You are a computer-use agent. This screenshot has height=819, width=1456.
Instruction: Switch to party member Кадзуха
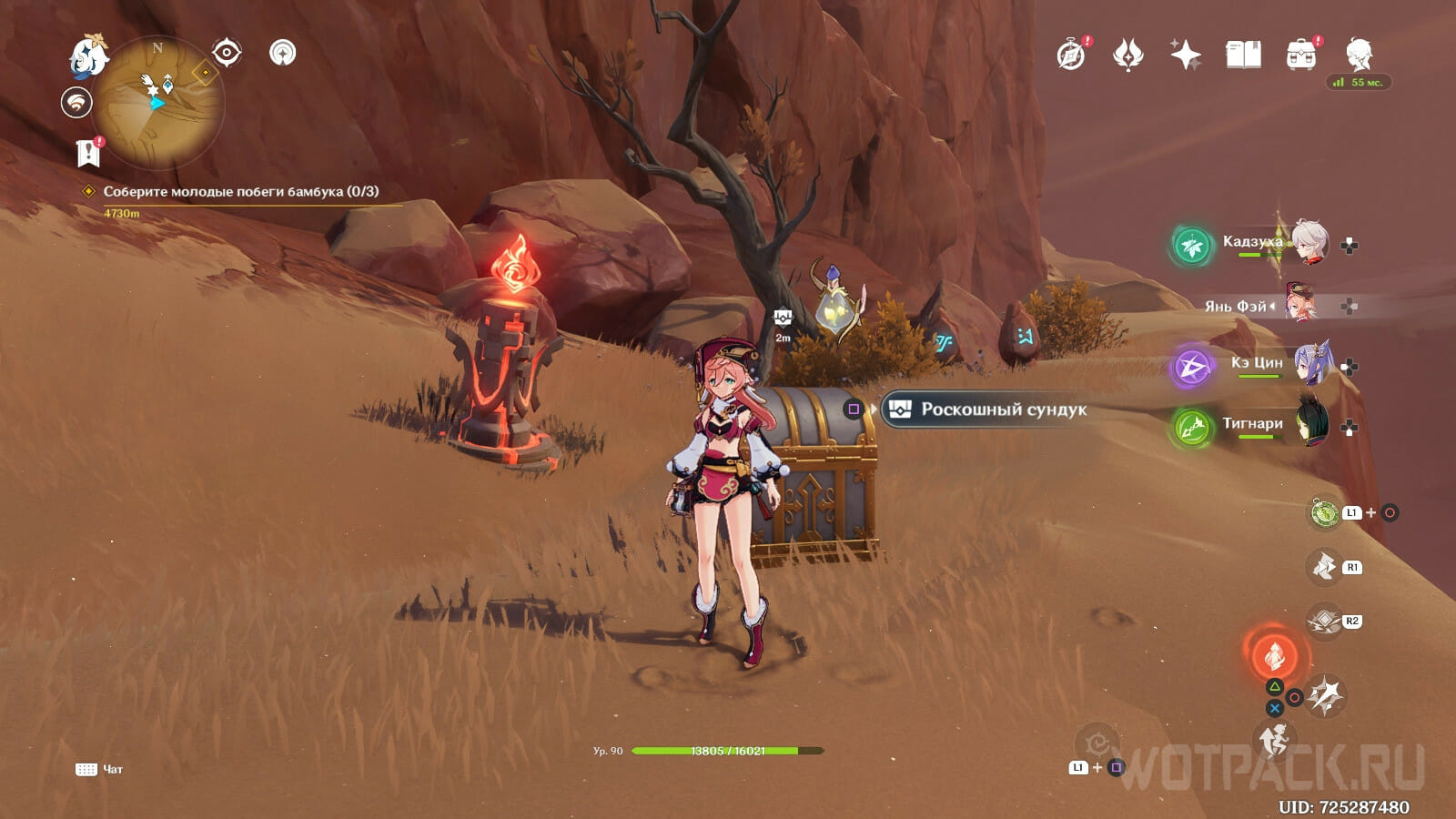pos(1252,243)
